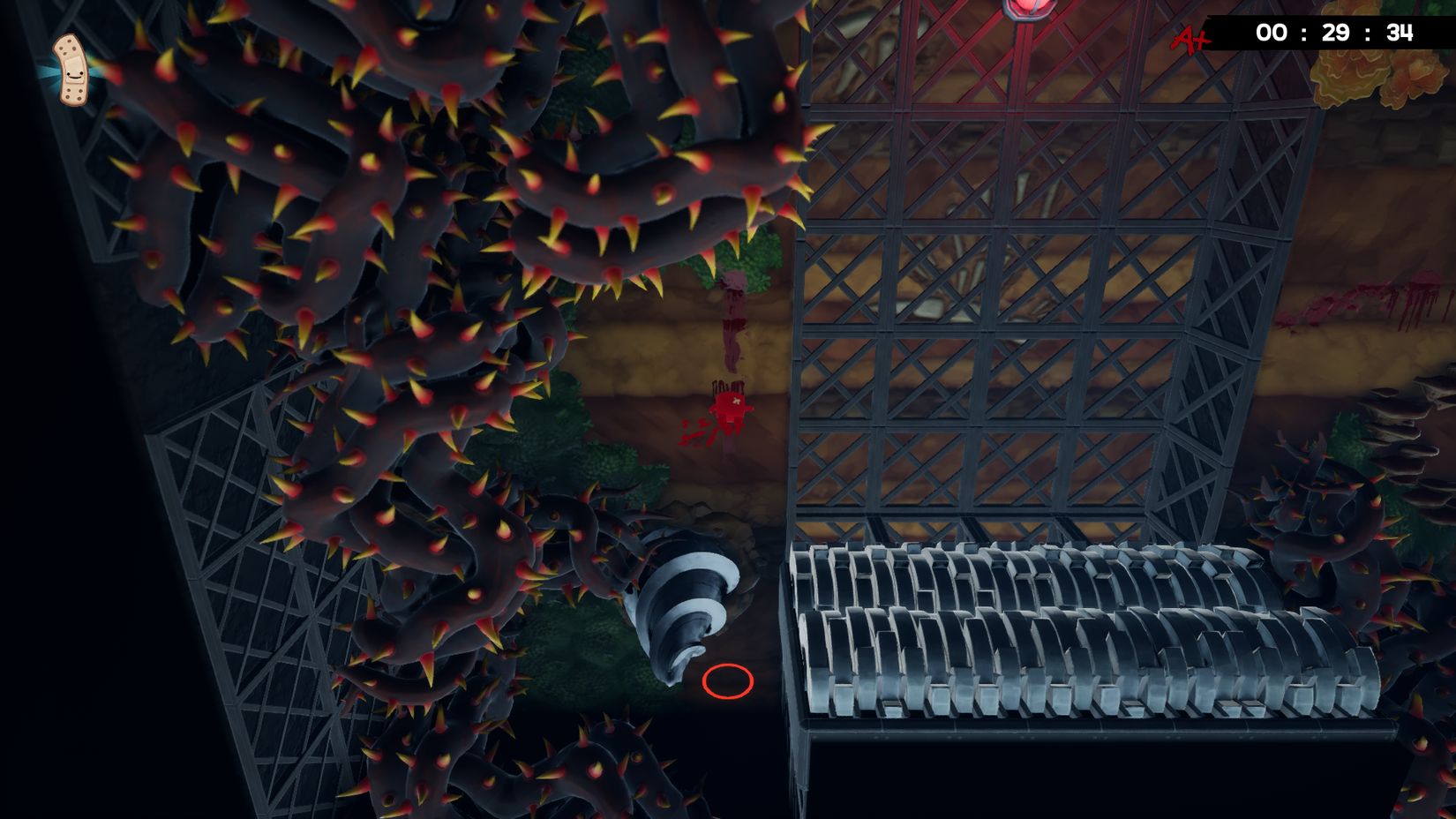Screen dimensions: 1456x819
Task: Select the hours segment of the timer
Action: pos(1271,32)
